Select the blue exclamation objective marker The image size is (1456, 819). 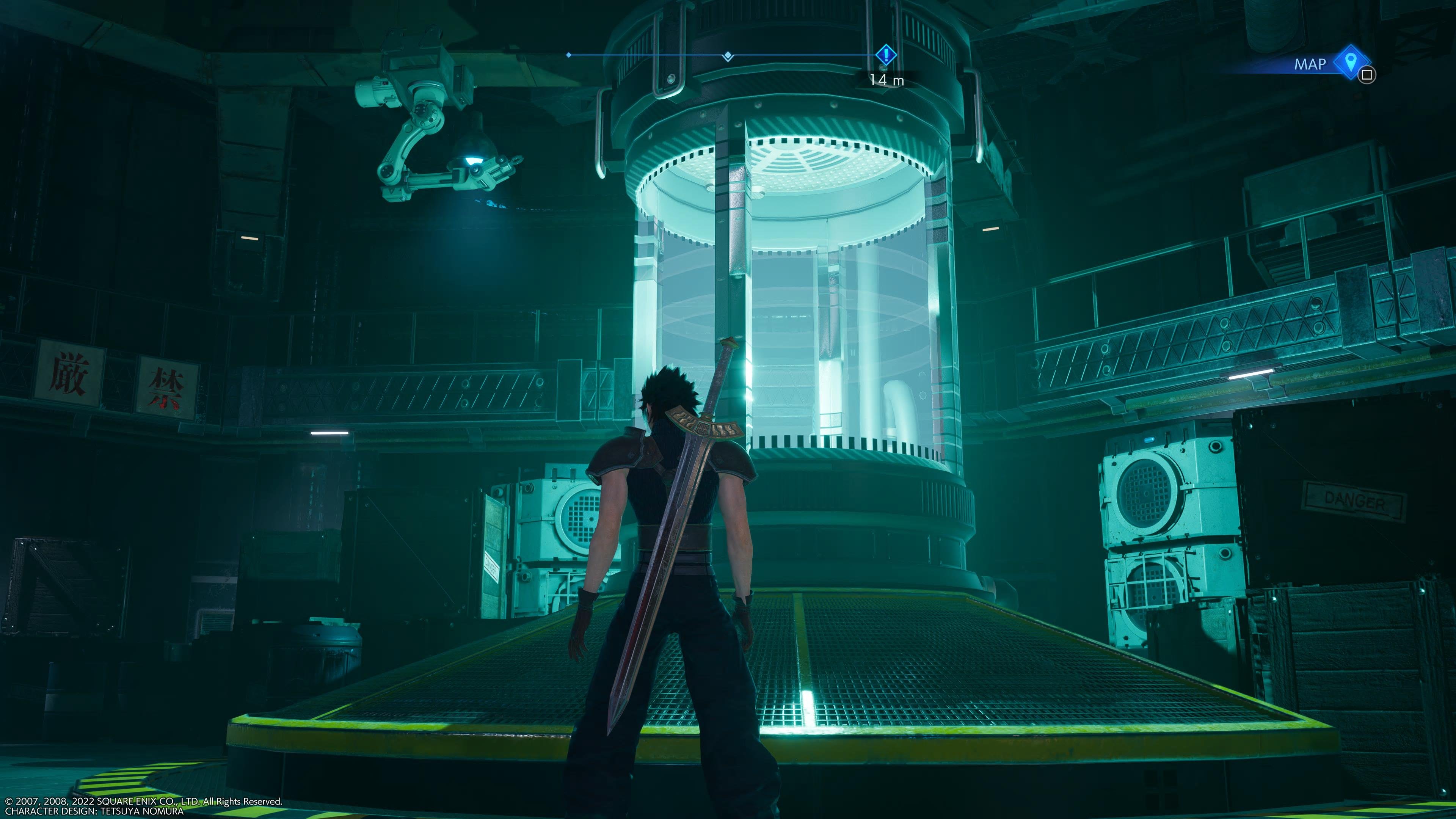coord(886,54)
